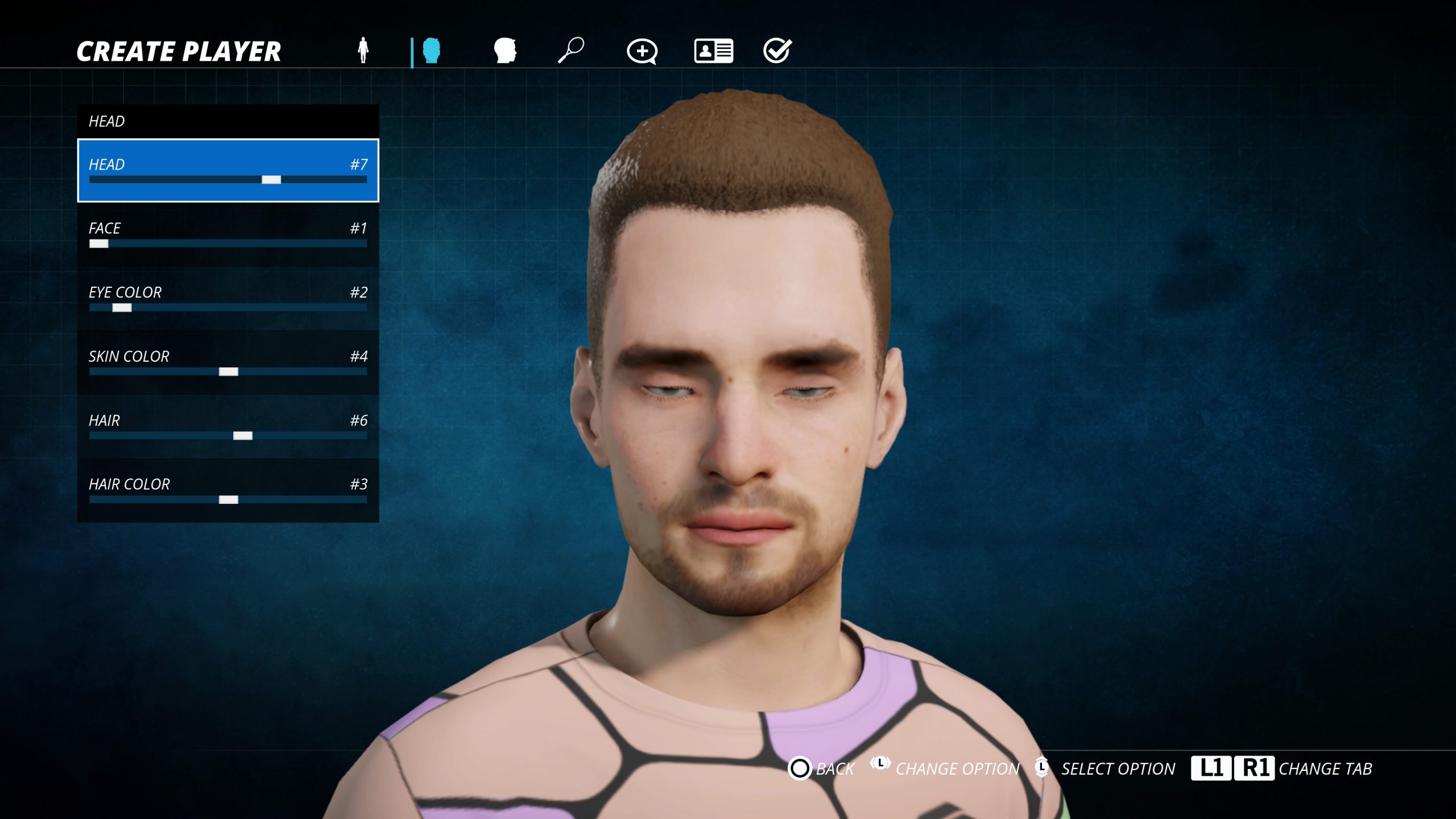
Task: Open the highlighted blue head tab
Action: coord(432,51)
